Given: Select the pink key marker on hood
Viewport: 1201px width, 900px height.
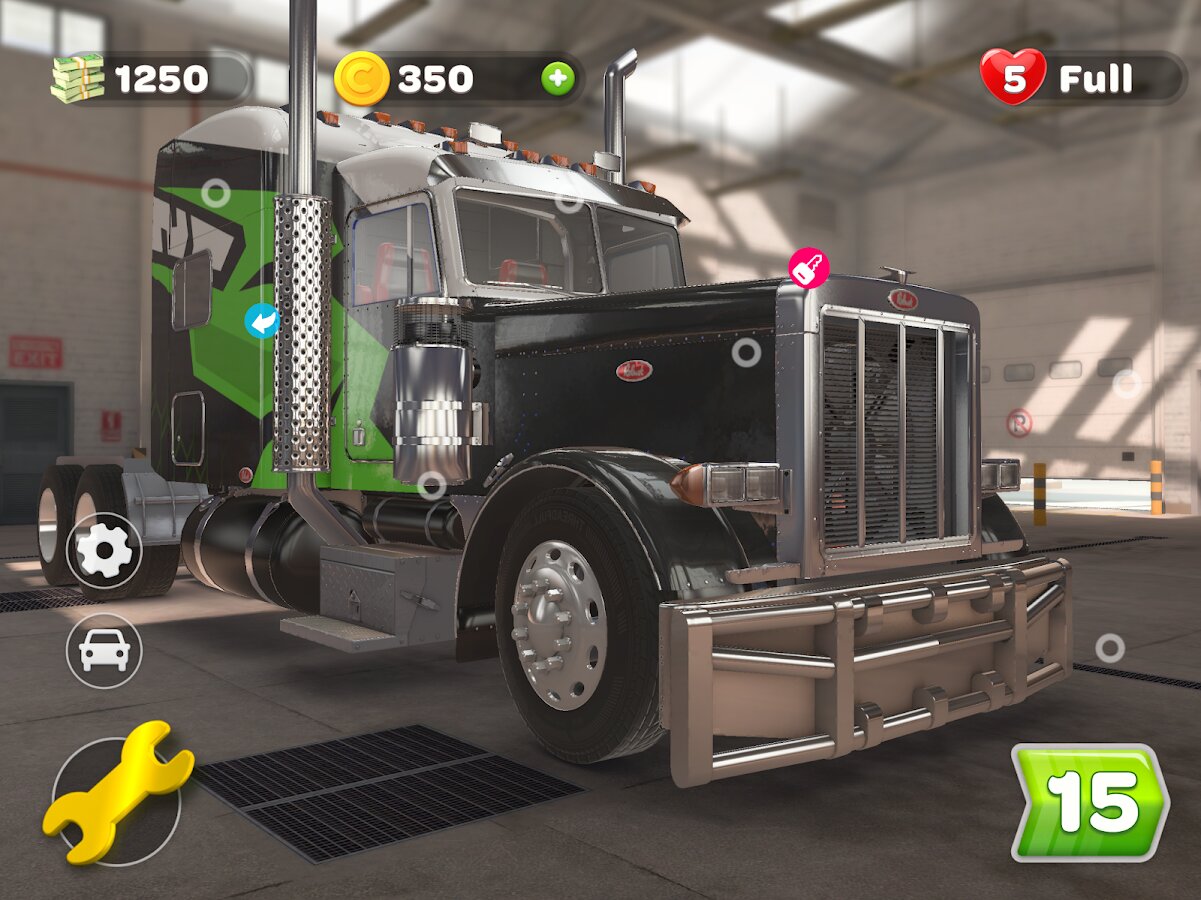Looking at the screenshot, I should point(808,269).
